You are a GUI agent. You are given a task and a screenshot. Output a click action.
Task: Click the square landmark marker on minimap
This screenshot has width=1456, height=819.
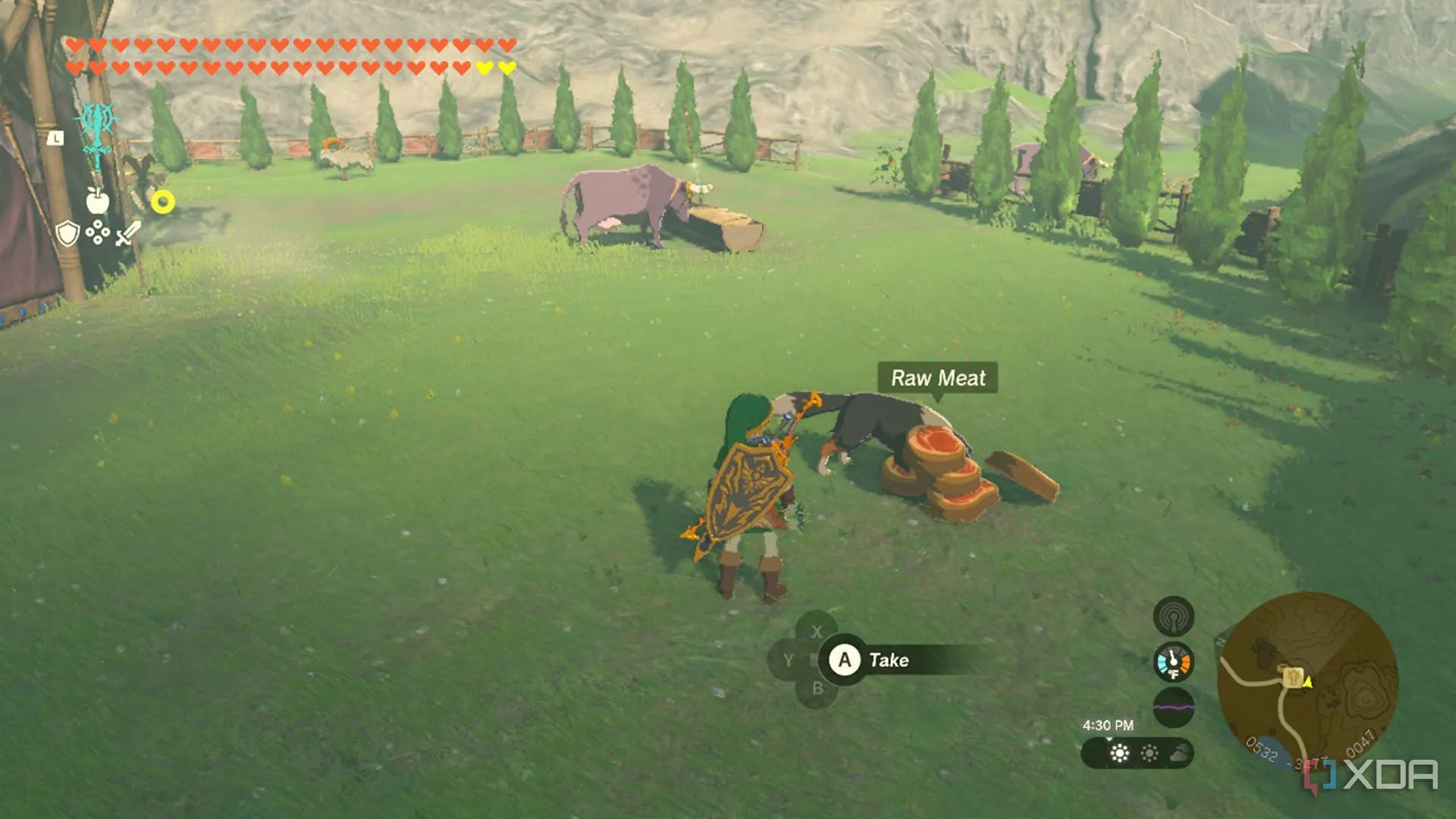[1293, 676]
